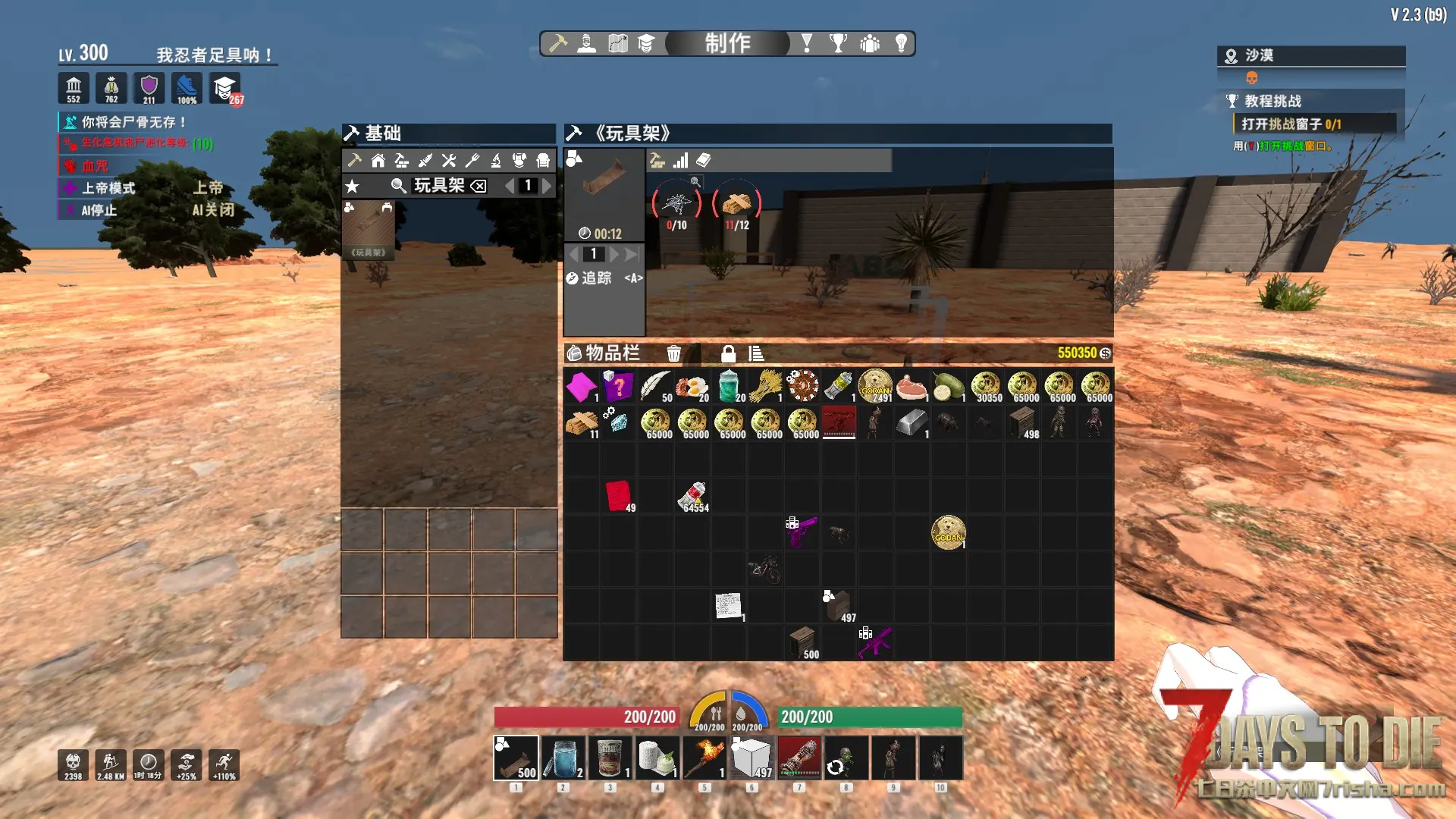The height and width of the screenshot is (819, 1456).
Task: Select the pink gem inventory item
Action: [x=582, y=387]
